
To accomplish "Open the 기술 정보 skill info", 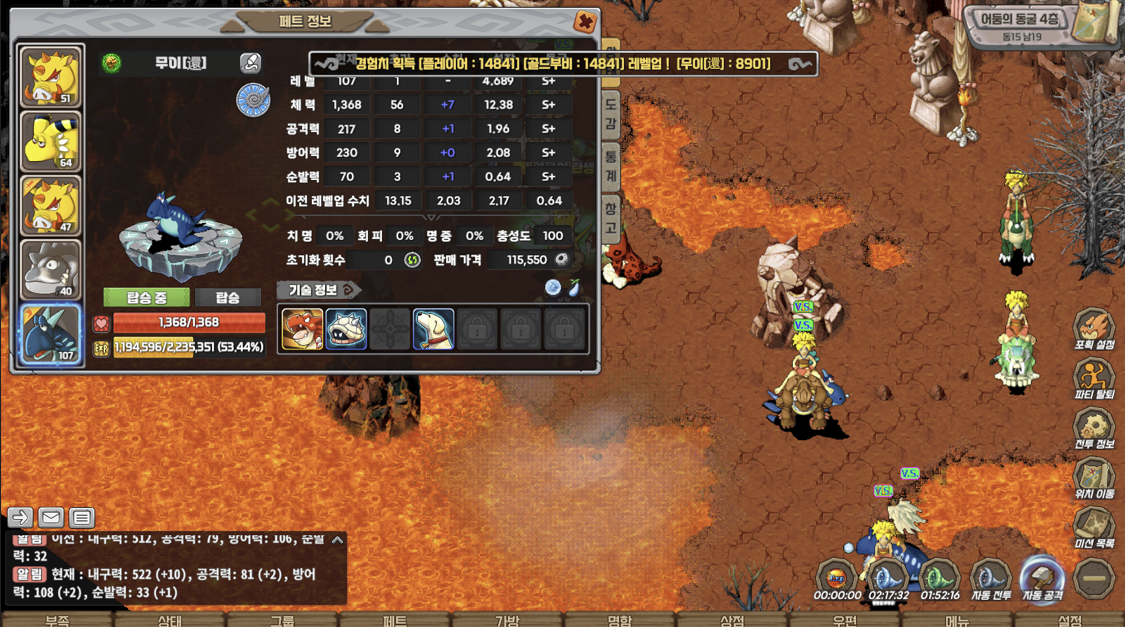I will tap(318, 290).
